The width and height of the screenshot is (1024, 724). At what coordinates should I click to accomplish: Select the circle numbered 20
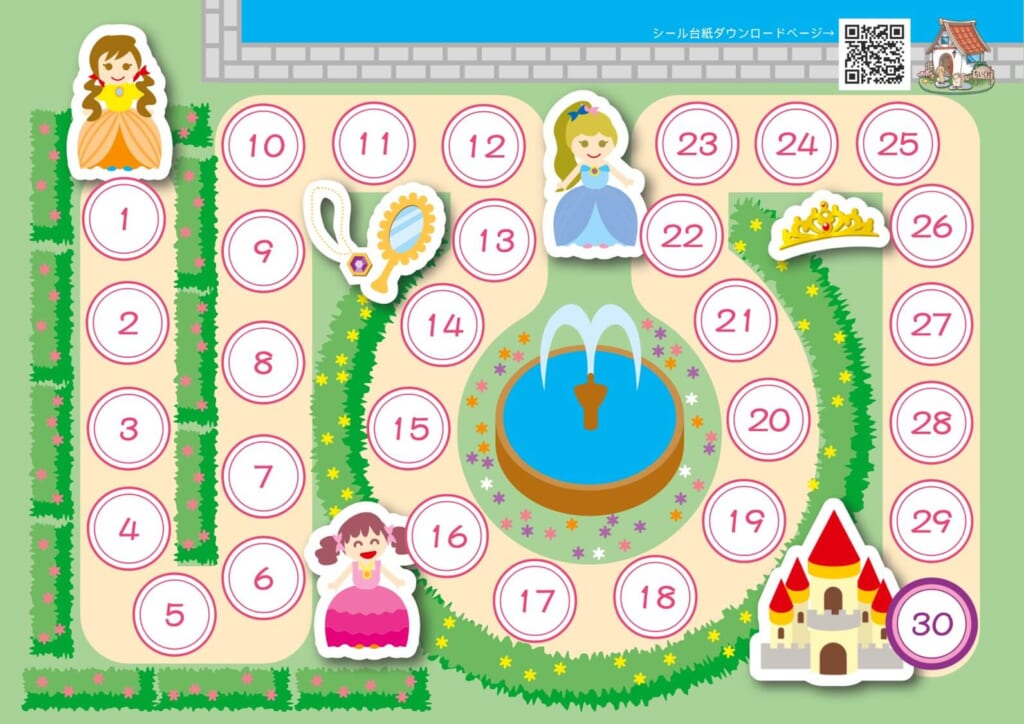(768, 420)
